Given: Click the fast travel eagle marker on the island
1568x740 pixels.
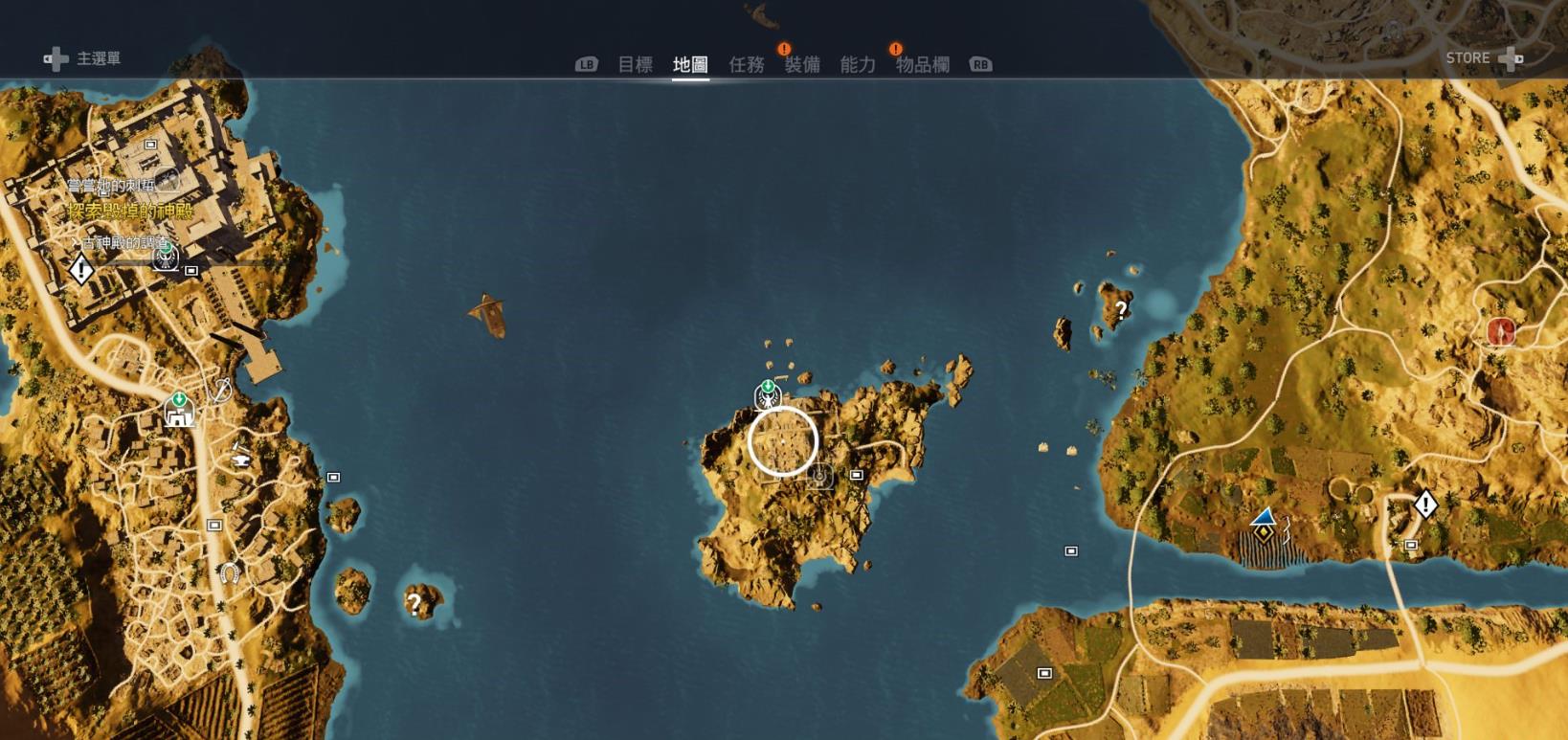Looking at the screenshot, I should click(x=768, y=394).
